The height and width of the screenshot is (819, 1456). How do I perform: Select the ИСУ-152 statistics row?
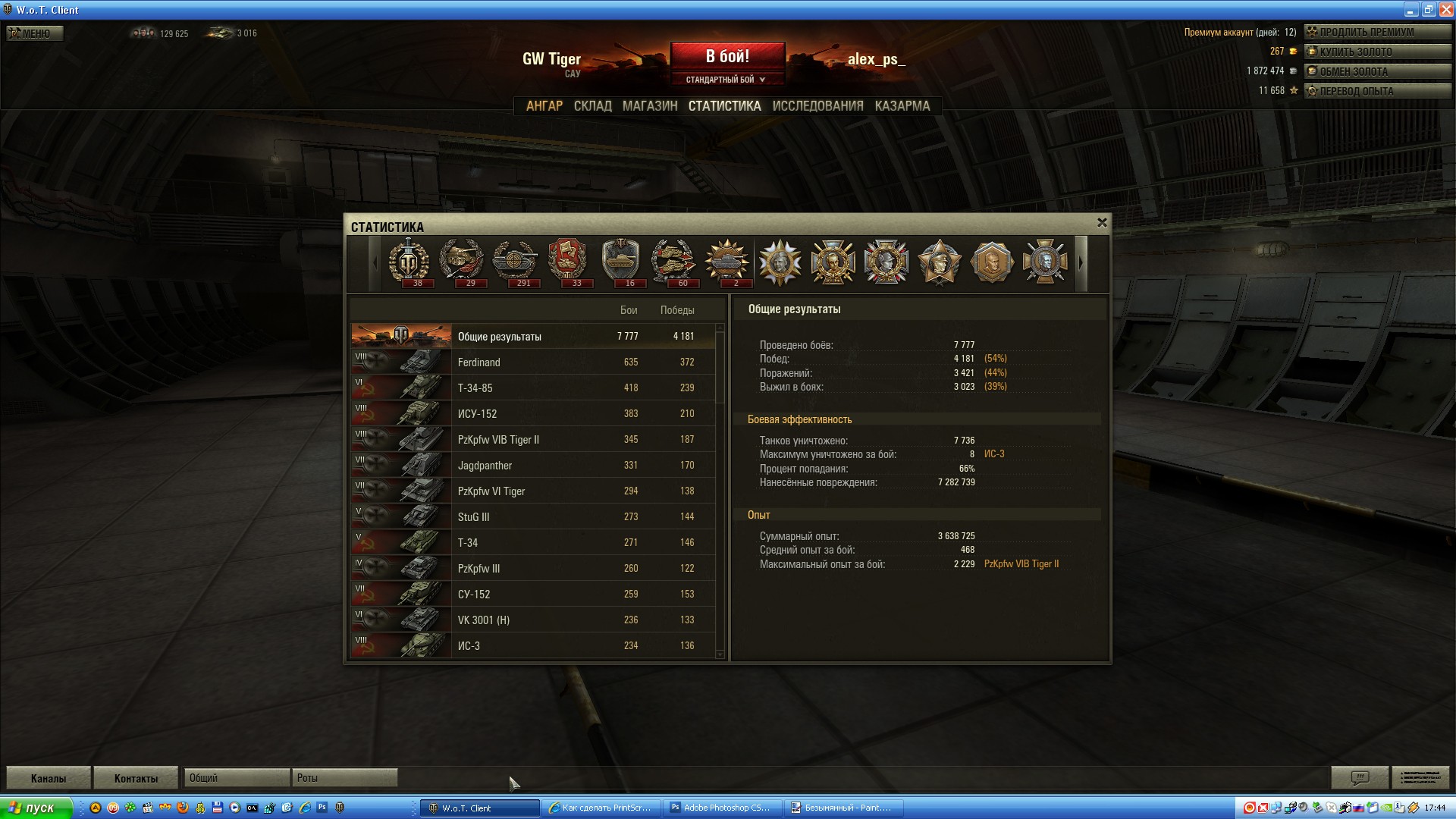point(531,414)
